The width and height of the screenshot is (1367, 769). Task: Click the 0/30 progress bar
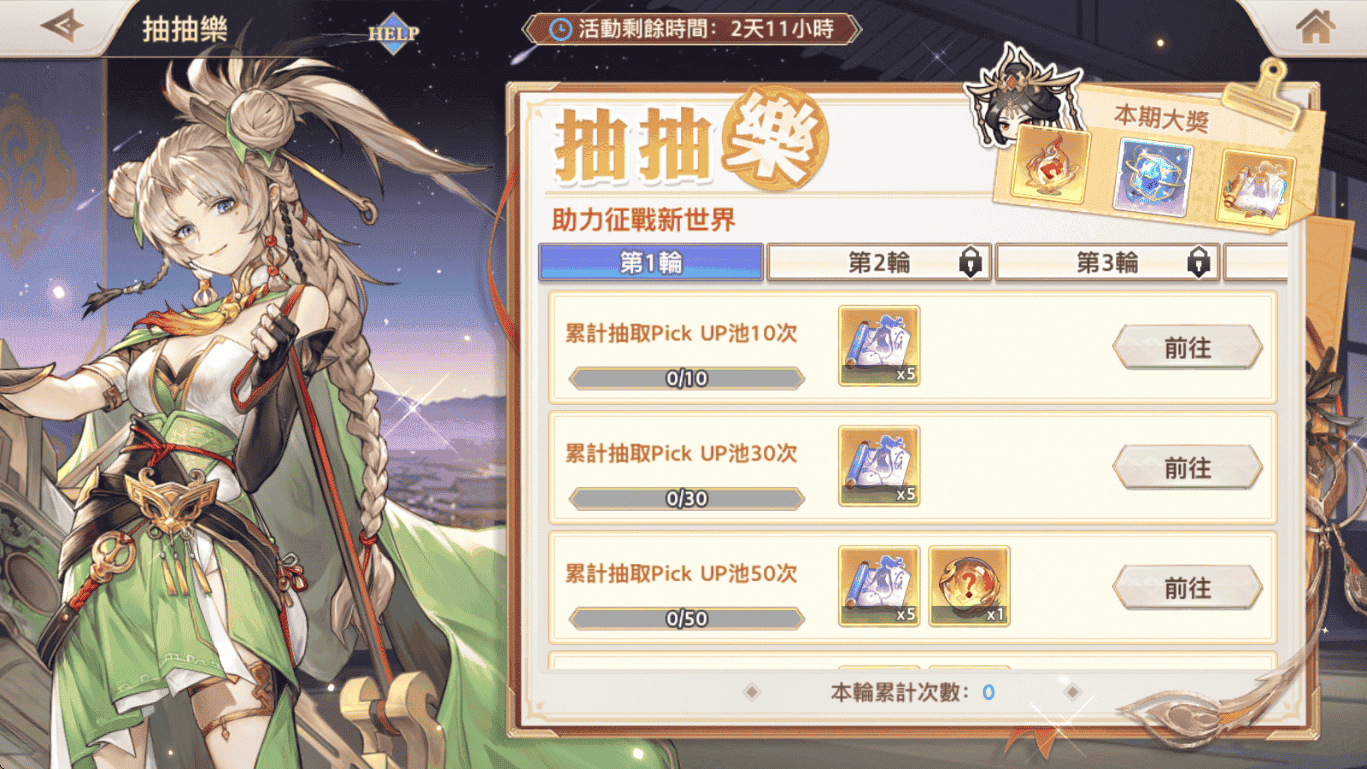(684, 498)
